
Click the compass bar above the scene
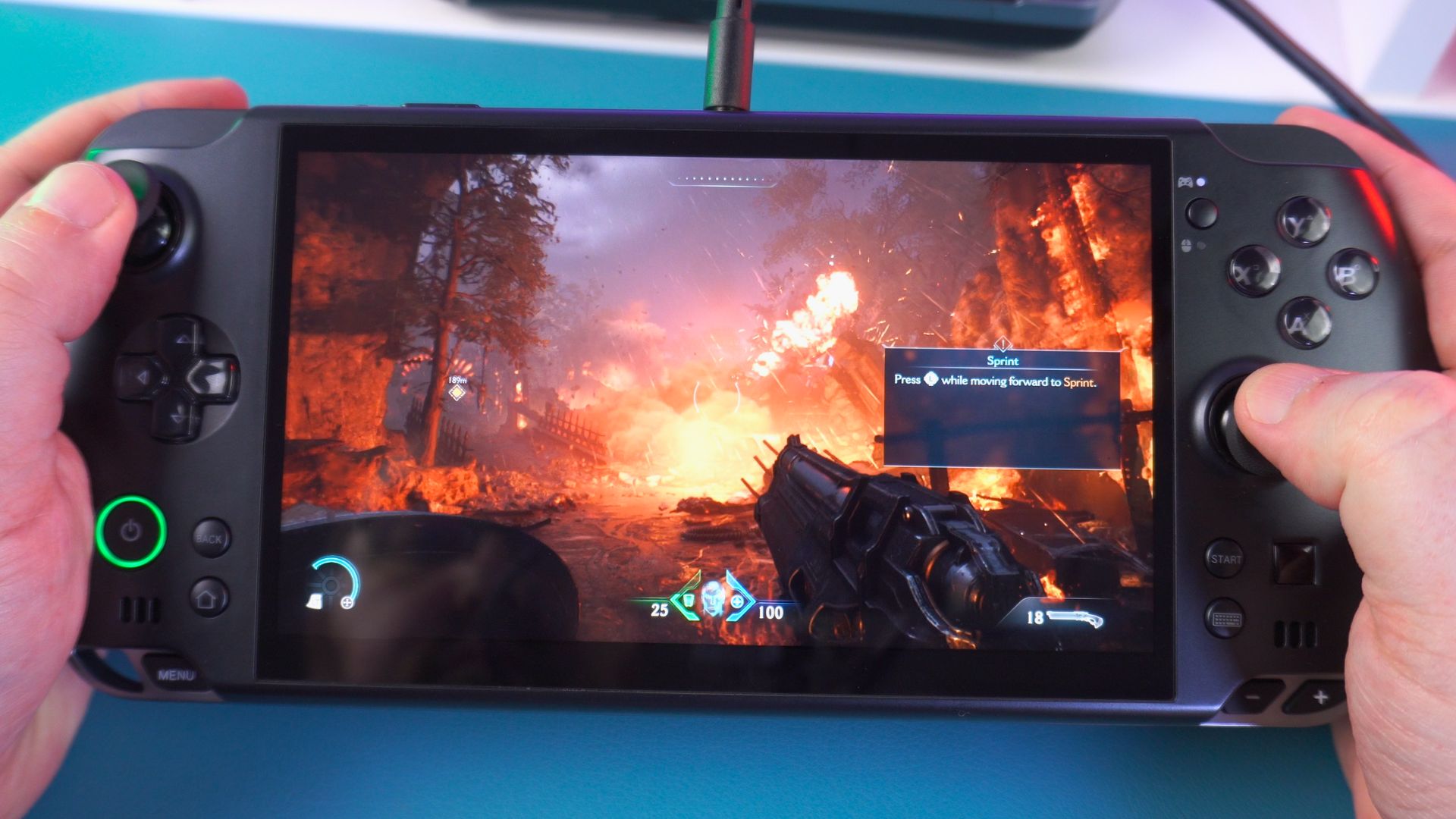click(723, 180)
